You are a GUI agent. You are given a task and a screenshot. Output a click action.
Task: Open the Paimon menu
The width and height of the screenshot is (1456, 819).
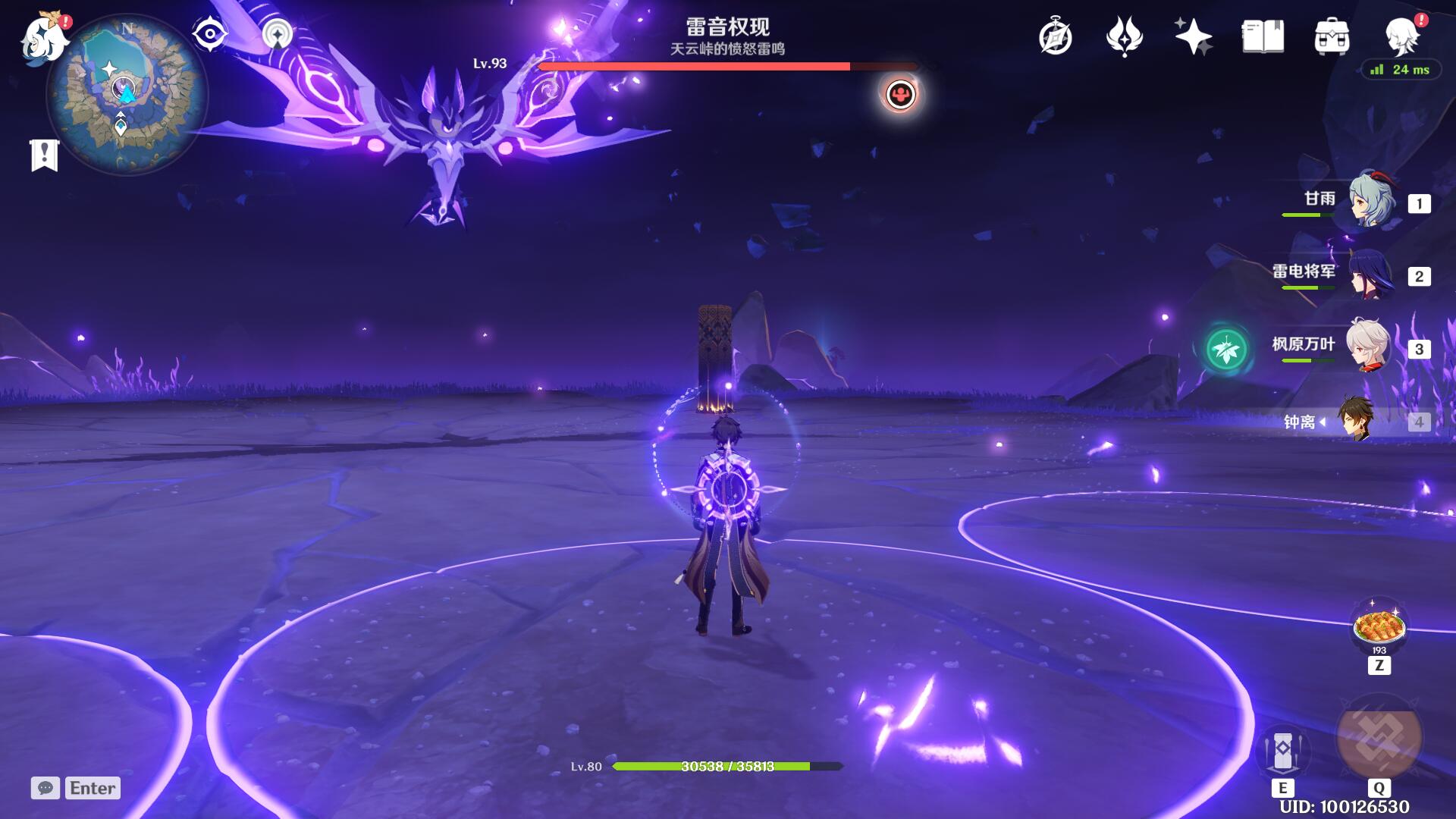44,38
